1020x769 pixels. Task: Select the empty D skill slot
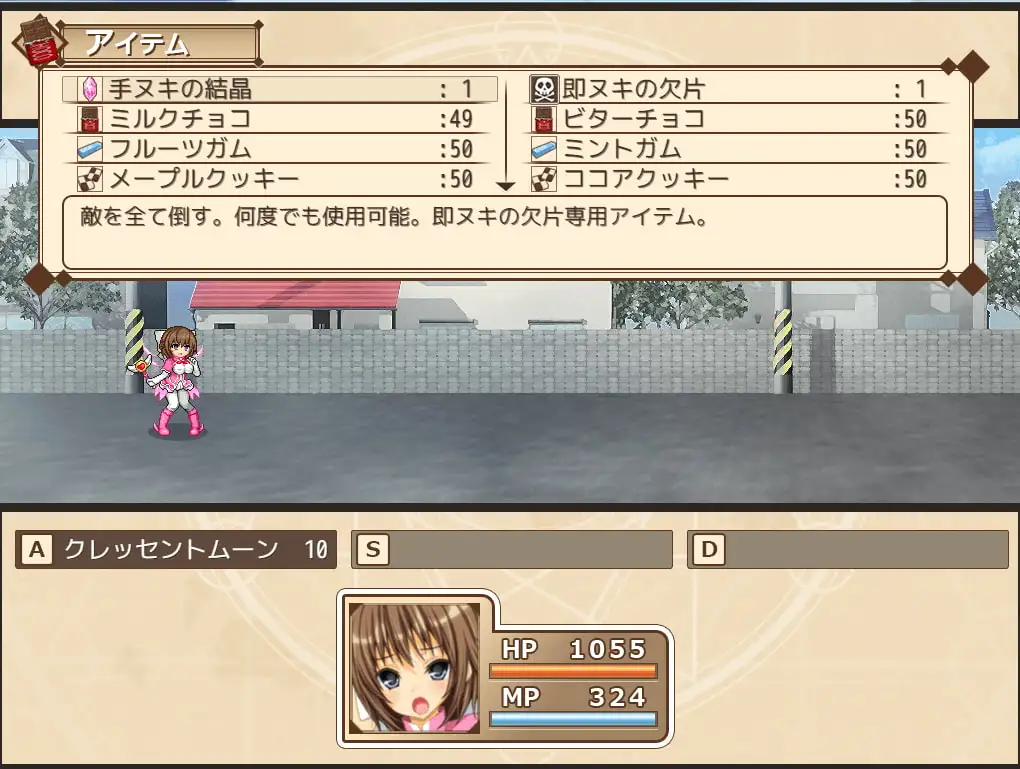[848, 549]
